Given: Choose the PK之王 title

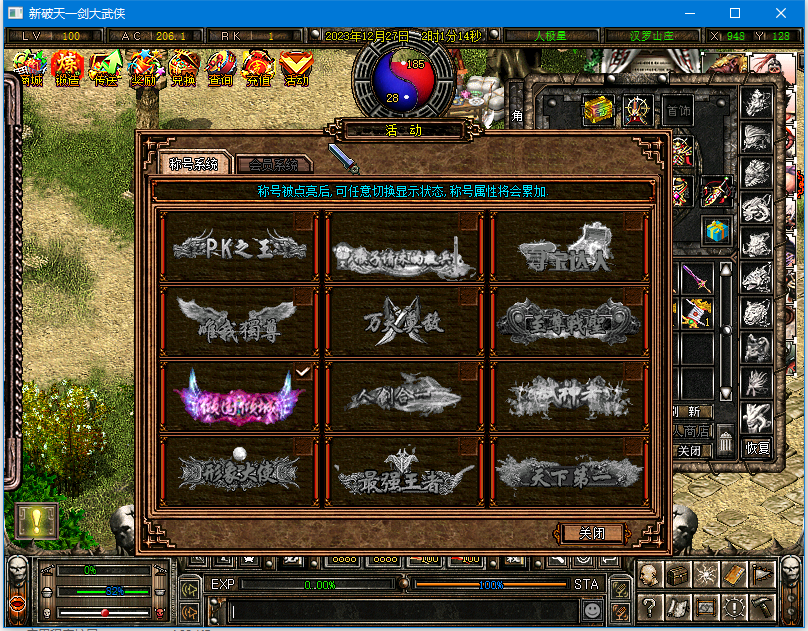Looking at the screenshot, I should [239, 246].
